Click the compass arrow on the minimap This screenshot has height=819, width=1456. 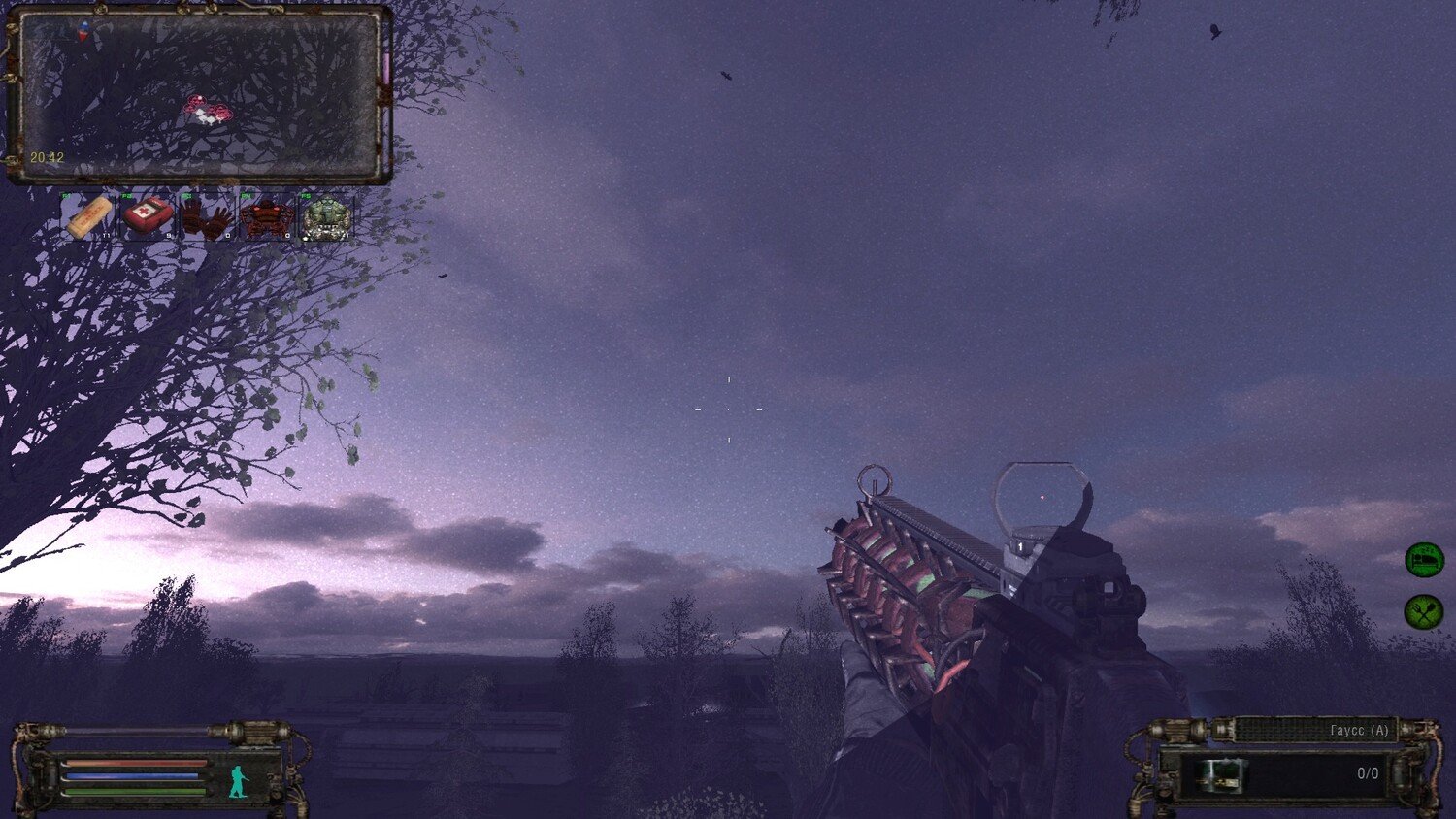click(83, 32)
